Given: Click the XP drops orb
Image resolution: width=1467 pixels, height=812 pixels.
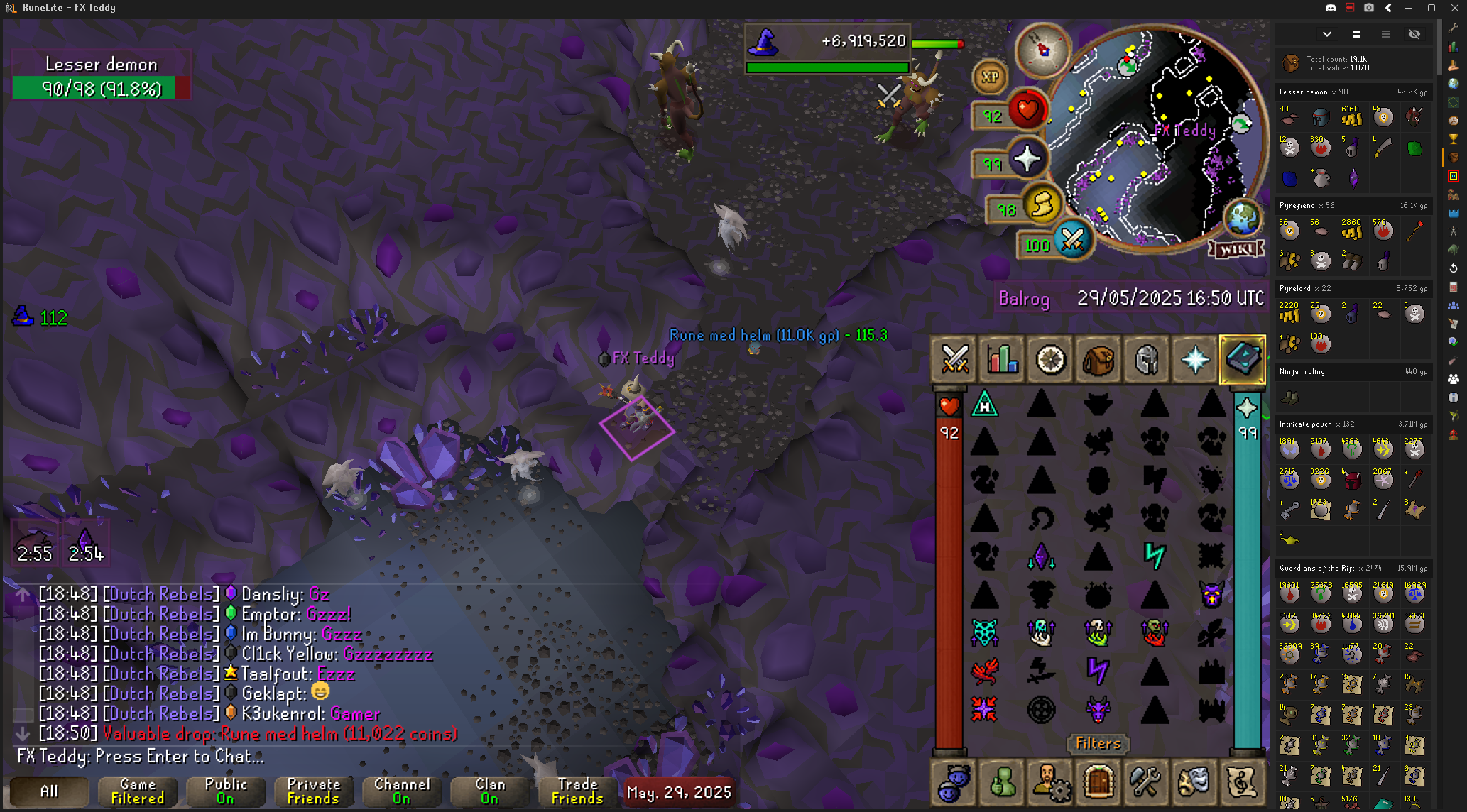Looking at the screenshot, I should pyautogui.click(x=990, y=77).
